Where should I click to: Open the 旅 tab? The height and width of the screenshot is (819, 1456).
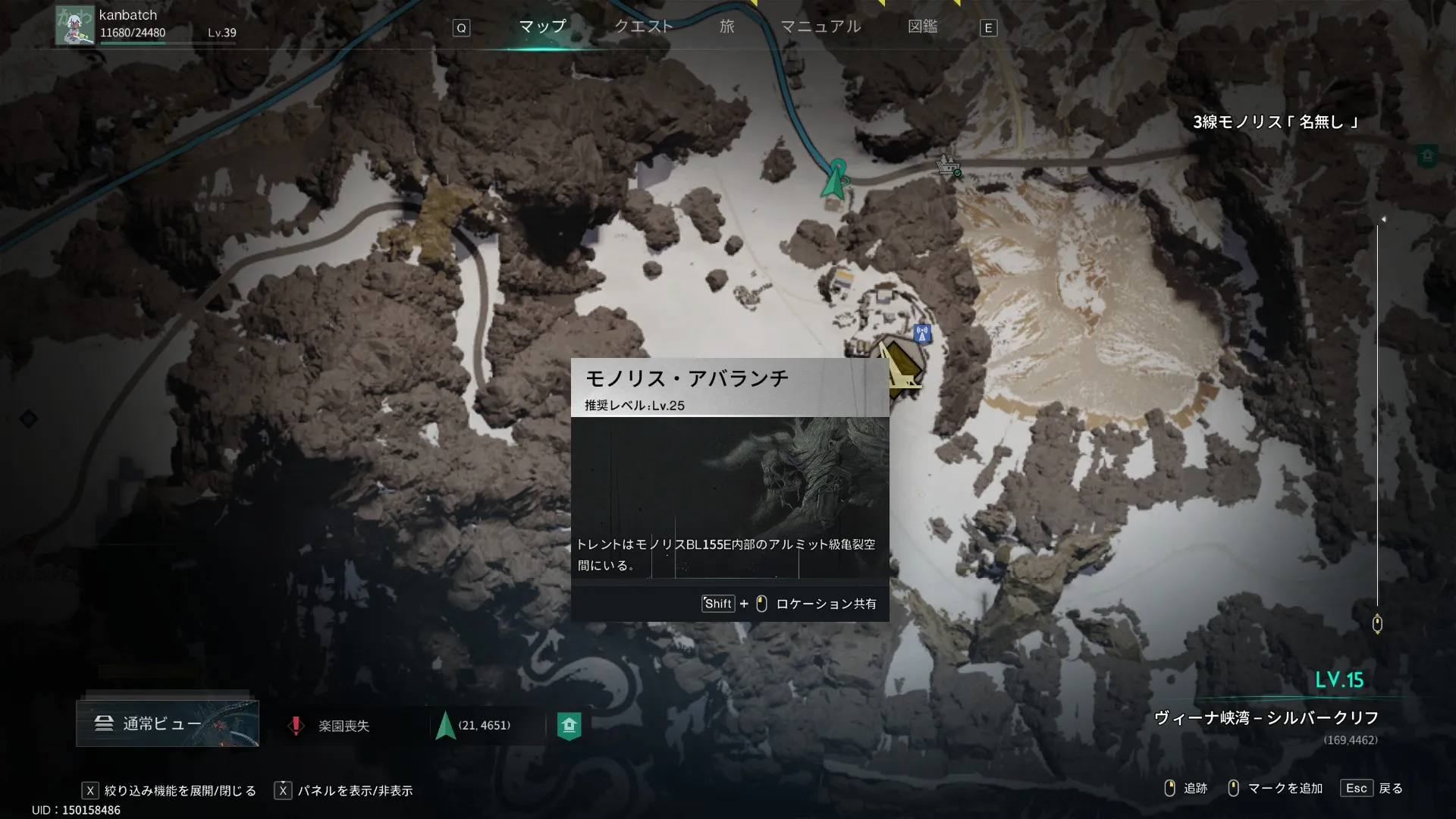click(x=726, y=27)
